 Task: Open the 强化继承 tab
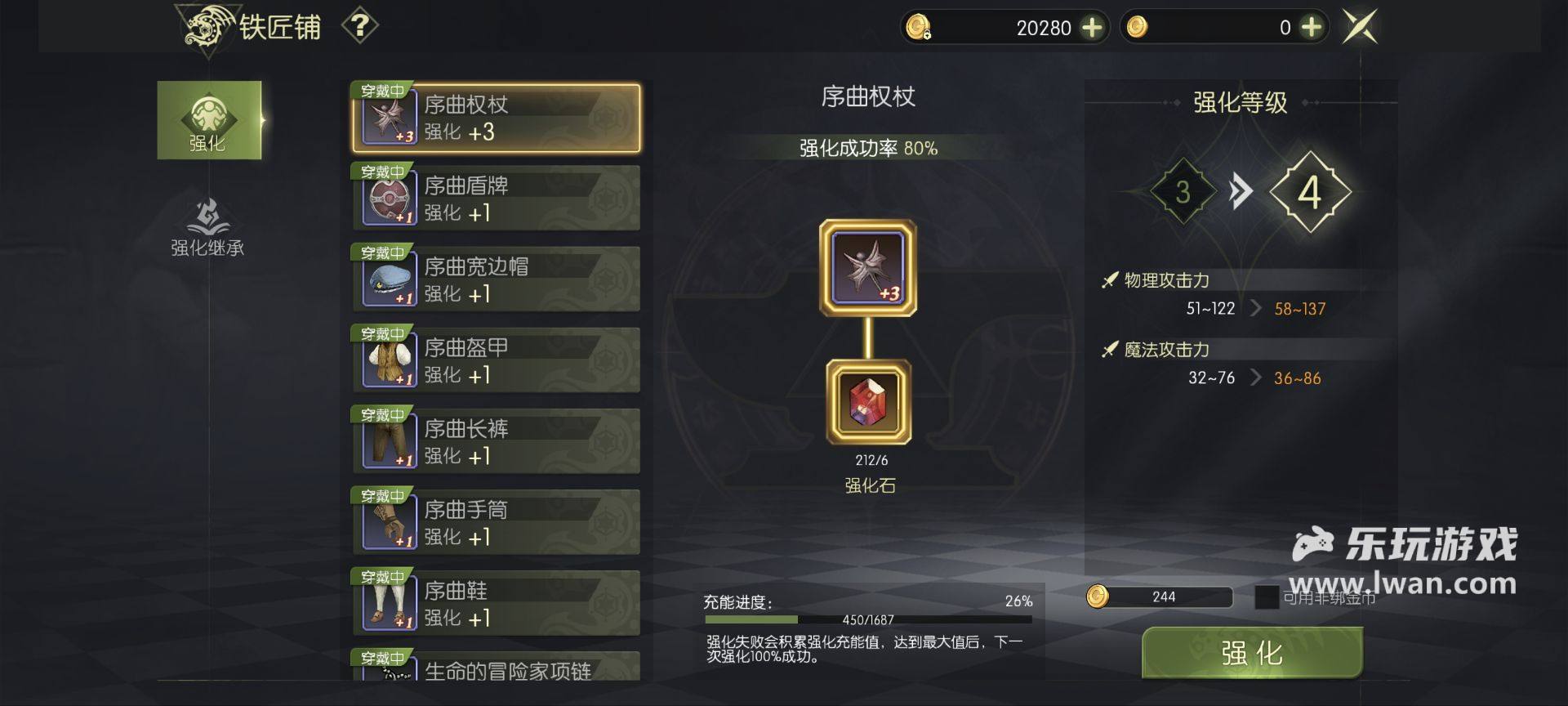point(207,228)
